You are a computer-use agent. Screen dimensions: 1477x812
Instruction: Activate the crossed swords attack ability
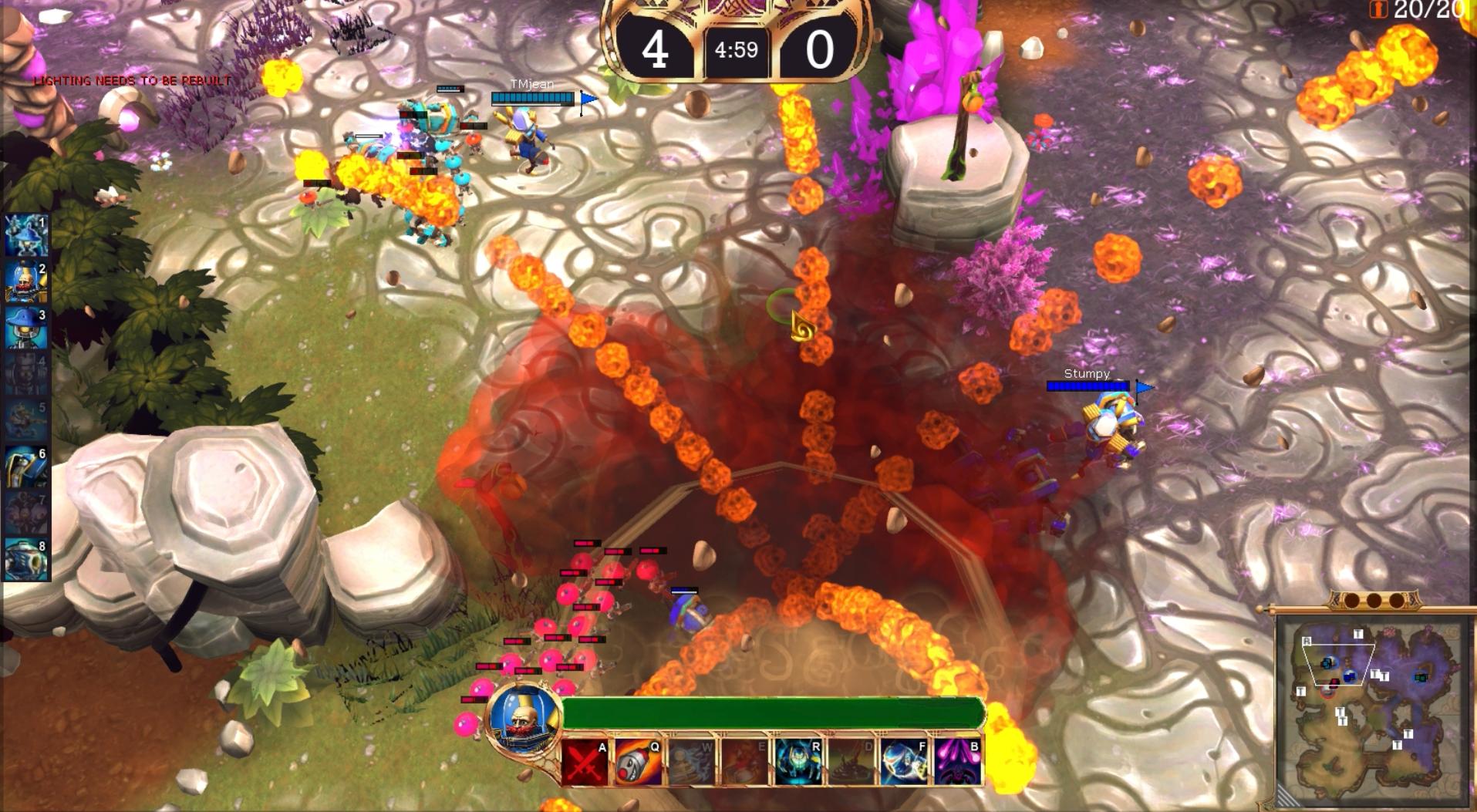coord(585,762)
